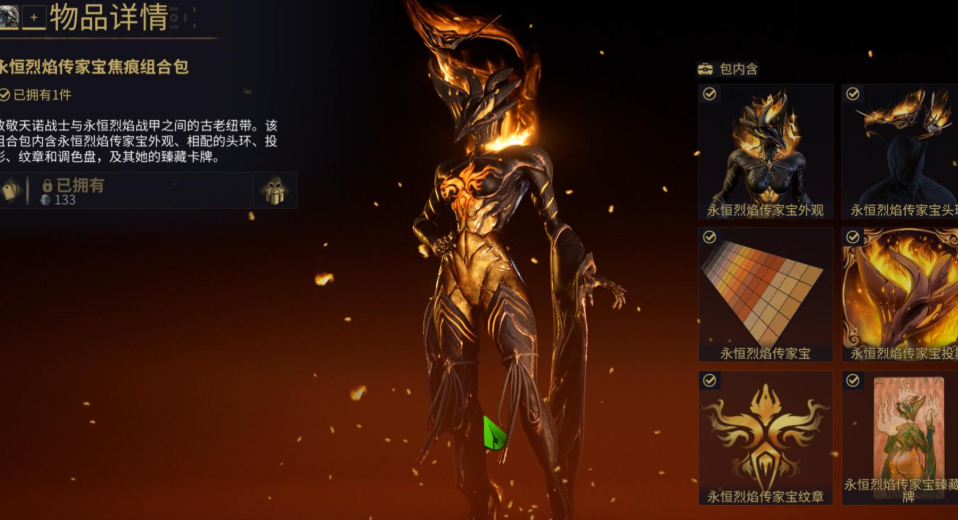Click the plus button beside the avatar
This screenshot has height=520, width=958.
point(35,16)
